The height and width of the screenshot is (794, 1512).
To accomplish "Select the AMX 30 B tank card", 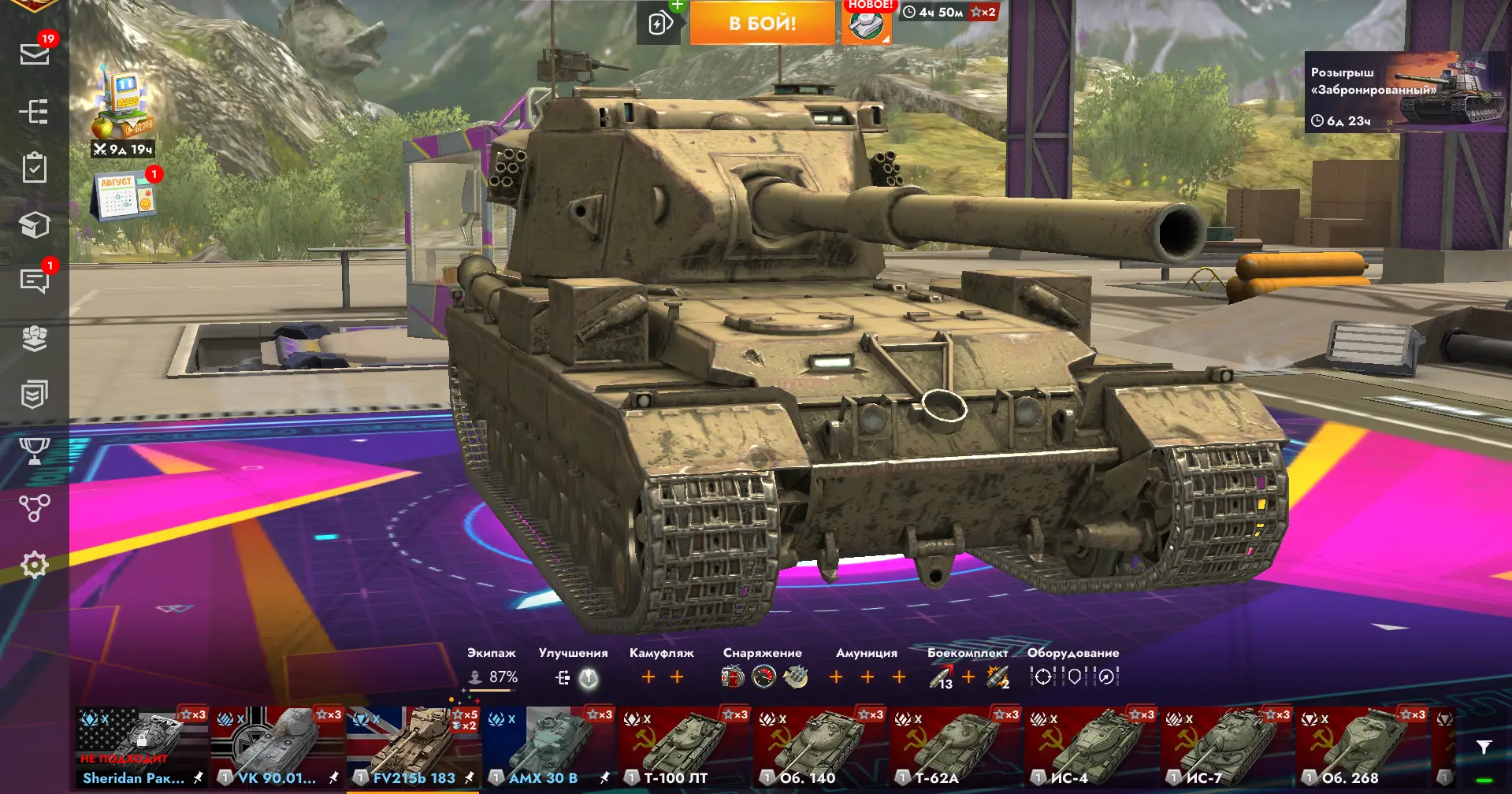I will coord(548,747).
